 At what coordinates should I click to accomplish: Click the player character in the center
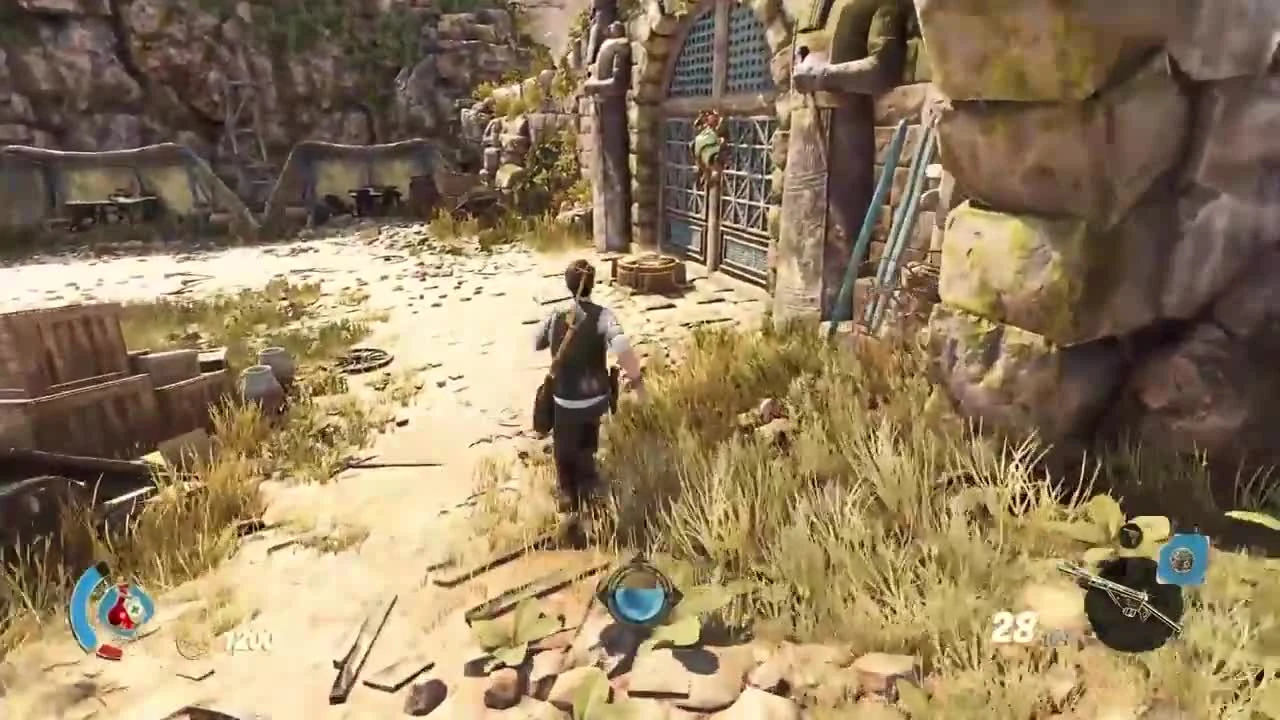coord(580,380)
